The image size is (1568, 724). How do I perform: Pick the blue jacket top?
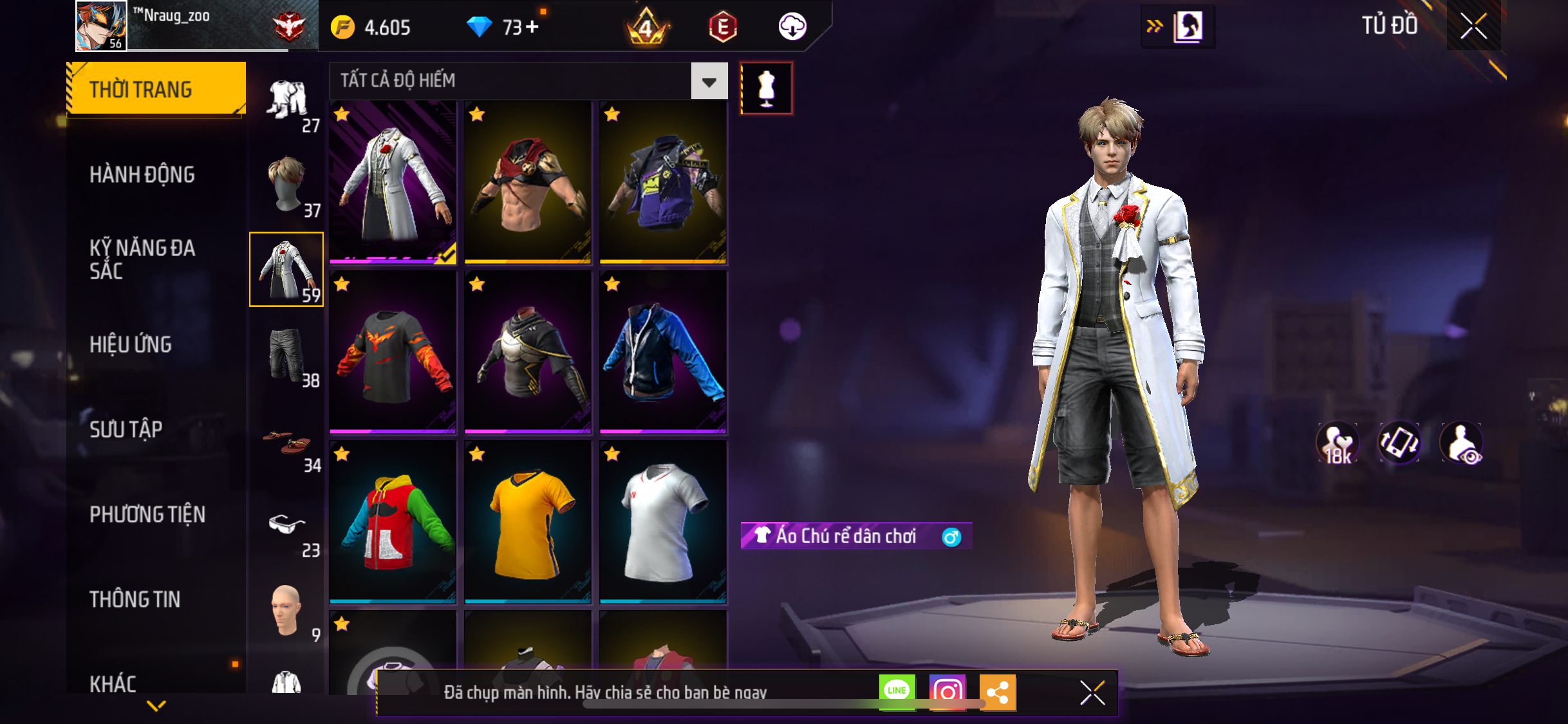coord(663,352)
